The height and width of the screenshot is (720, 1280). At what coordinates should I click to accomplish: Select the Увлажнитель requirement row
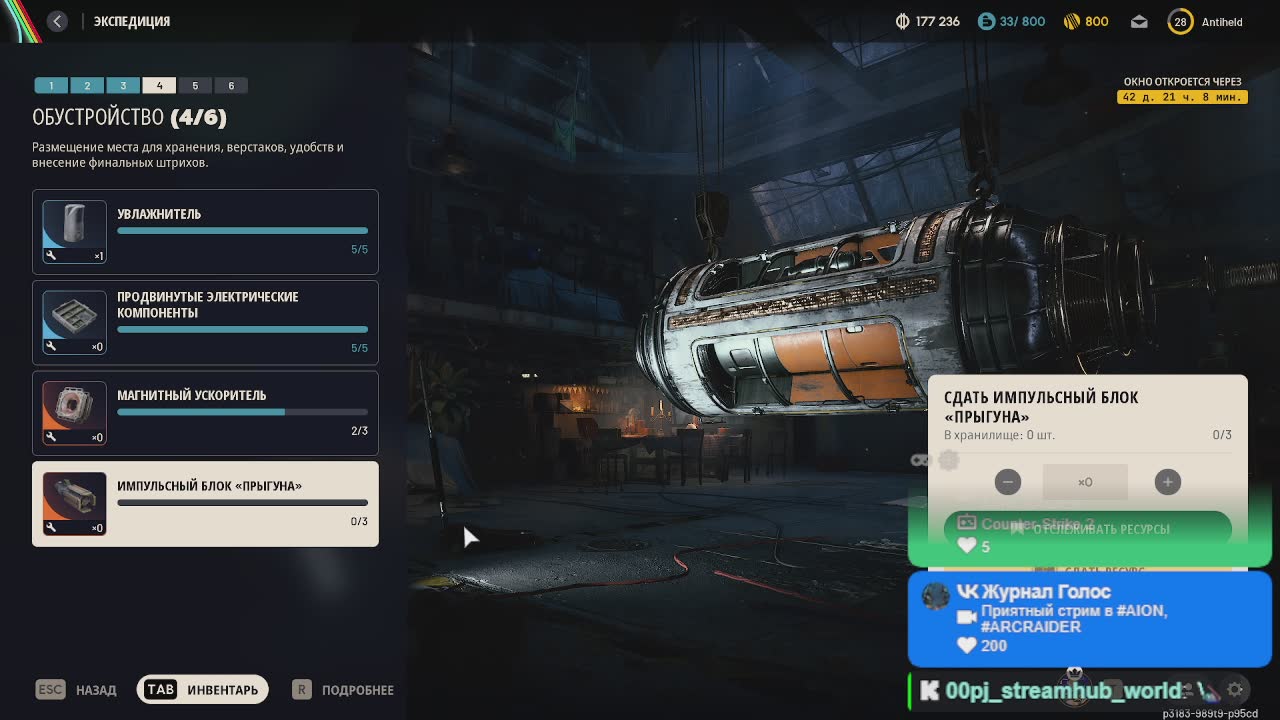205,232
